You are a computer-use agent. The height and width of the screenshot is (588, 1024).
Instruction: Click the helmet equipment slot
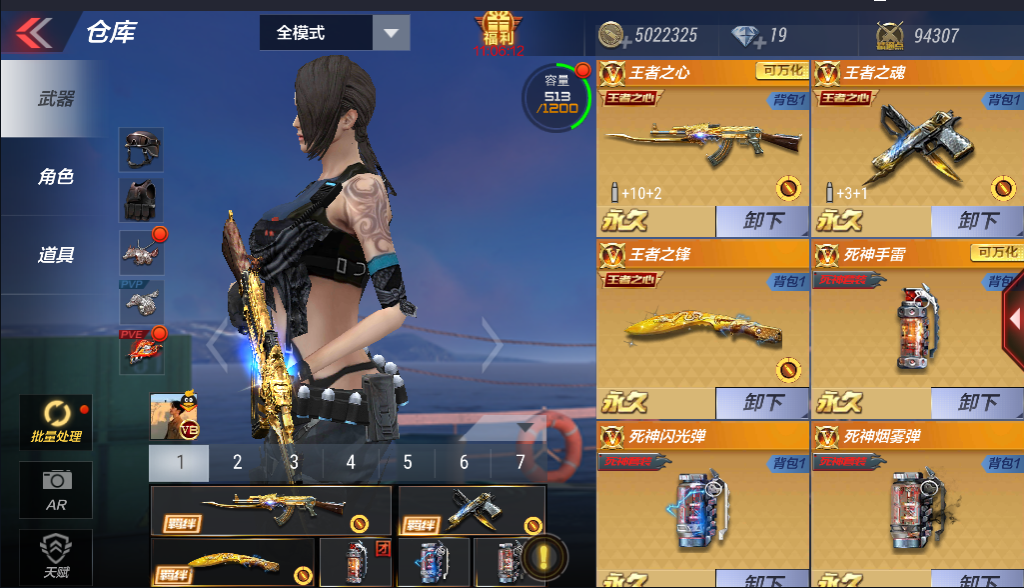click(141, 149)
